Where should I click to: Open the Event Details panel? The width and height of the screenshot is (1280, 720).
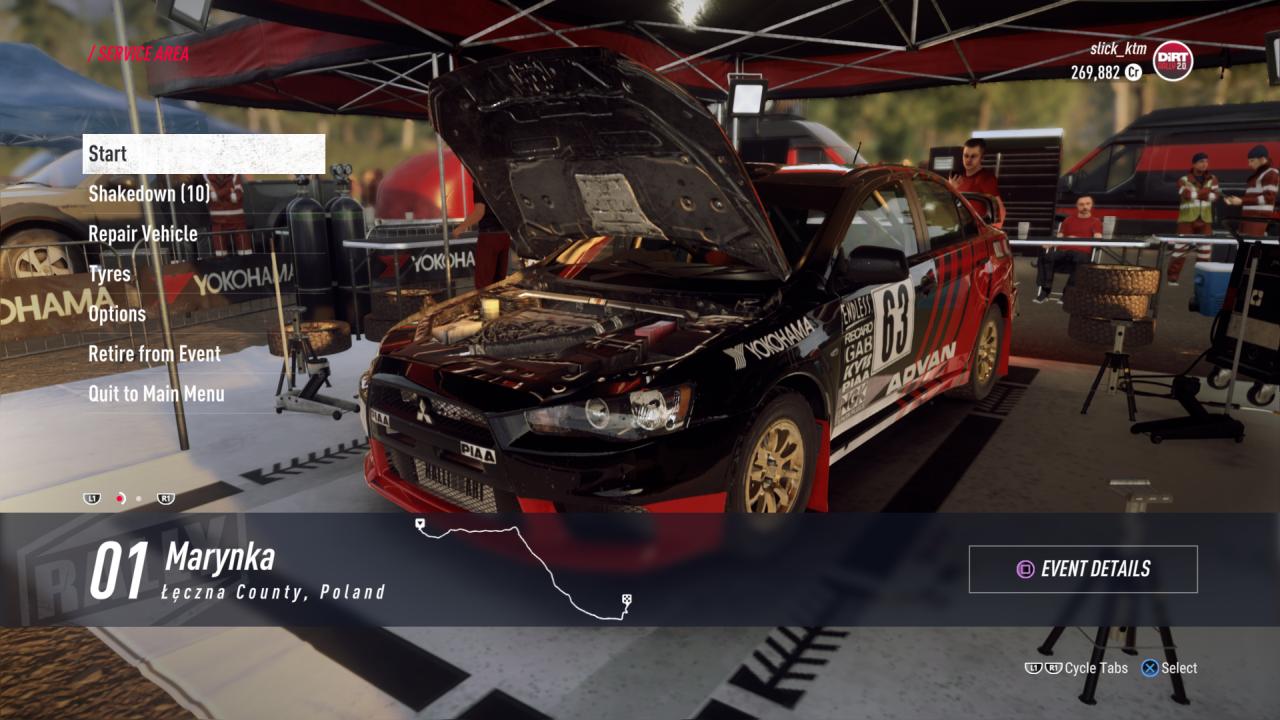click(x=1083, y=569)
